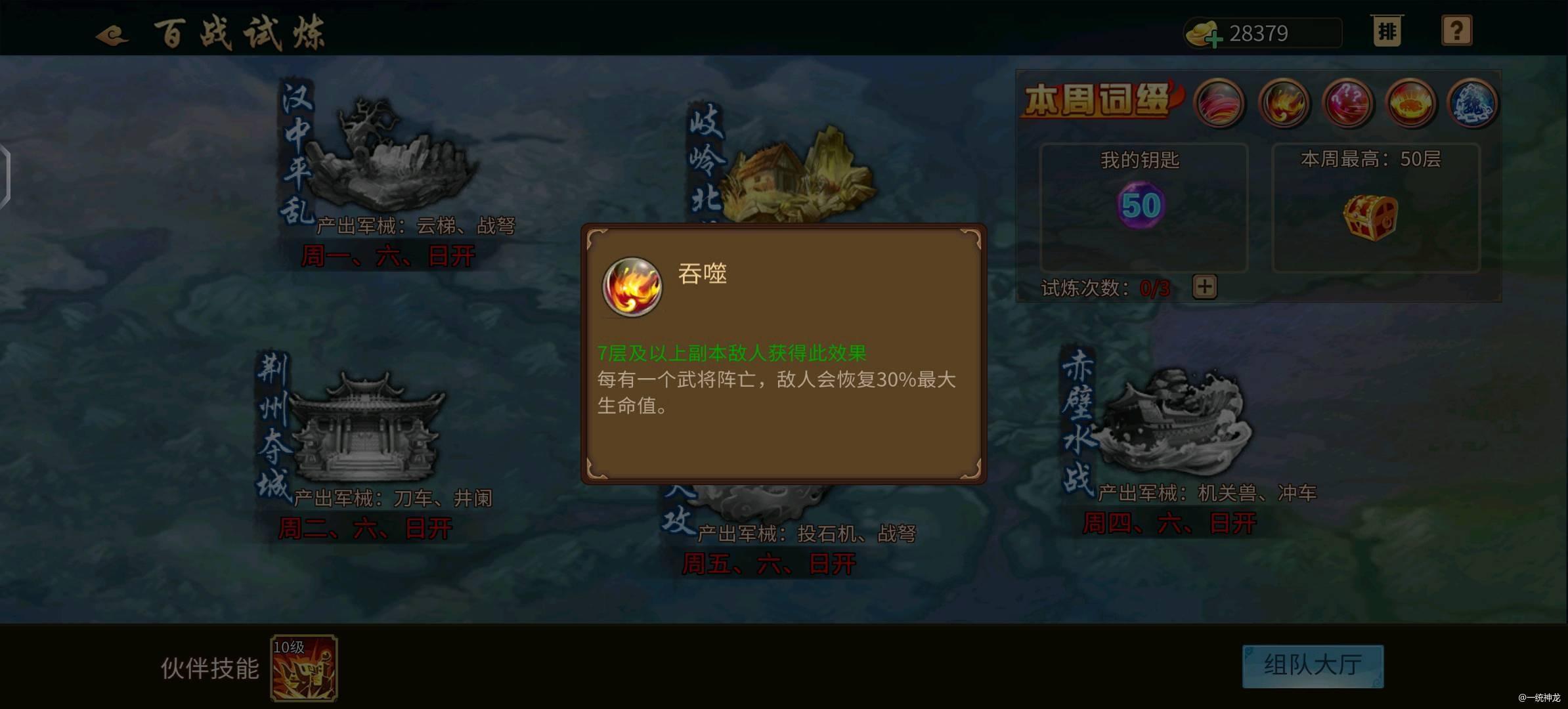Open the ranking list via the 排 icon
The image size is (1568, 709).
tap(1387, 32)
